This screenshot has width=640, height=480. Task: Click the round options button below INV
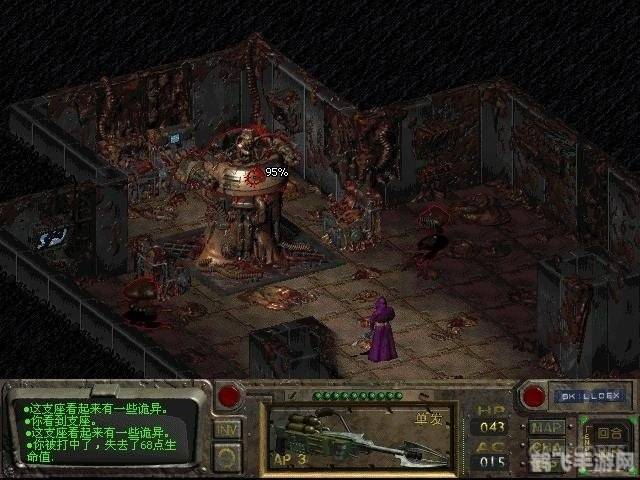point(228,457)
